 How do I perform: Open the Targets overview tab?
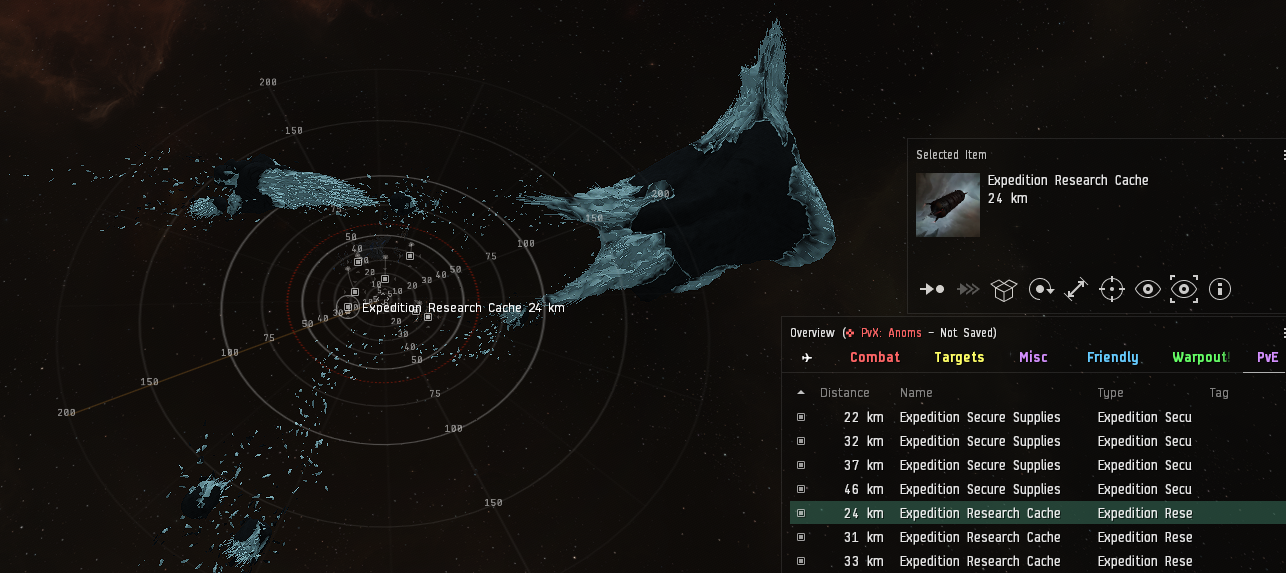click(959, 357)
